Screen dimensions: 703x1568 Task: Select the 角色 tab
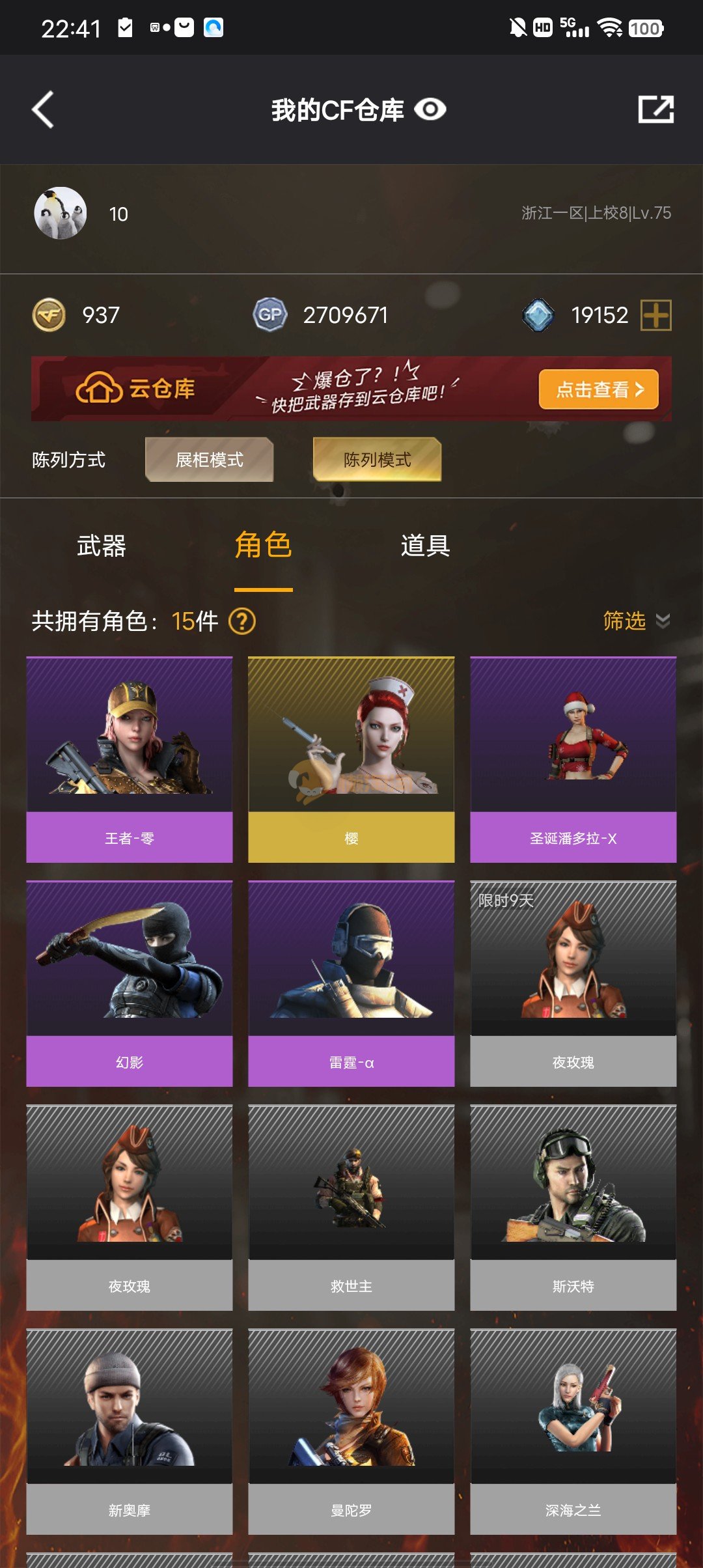pos(263,546)
